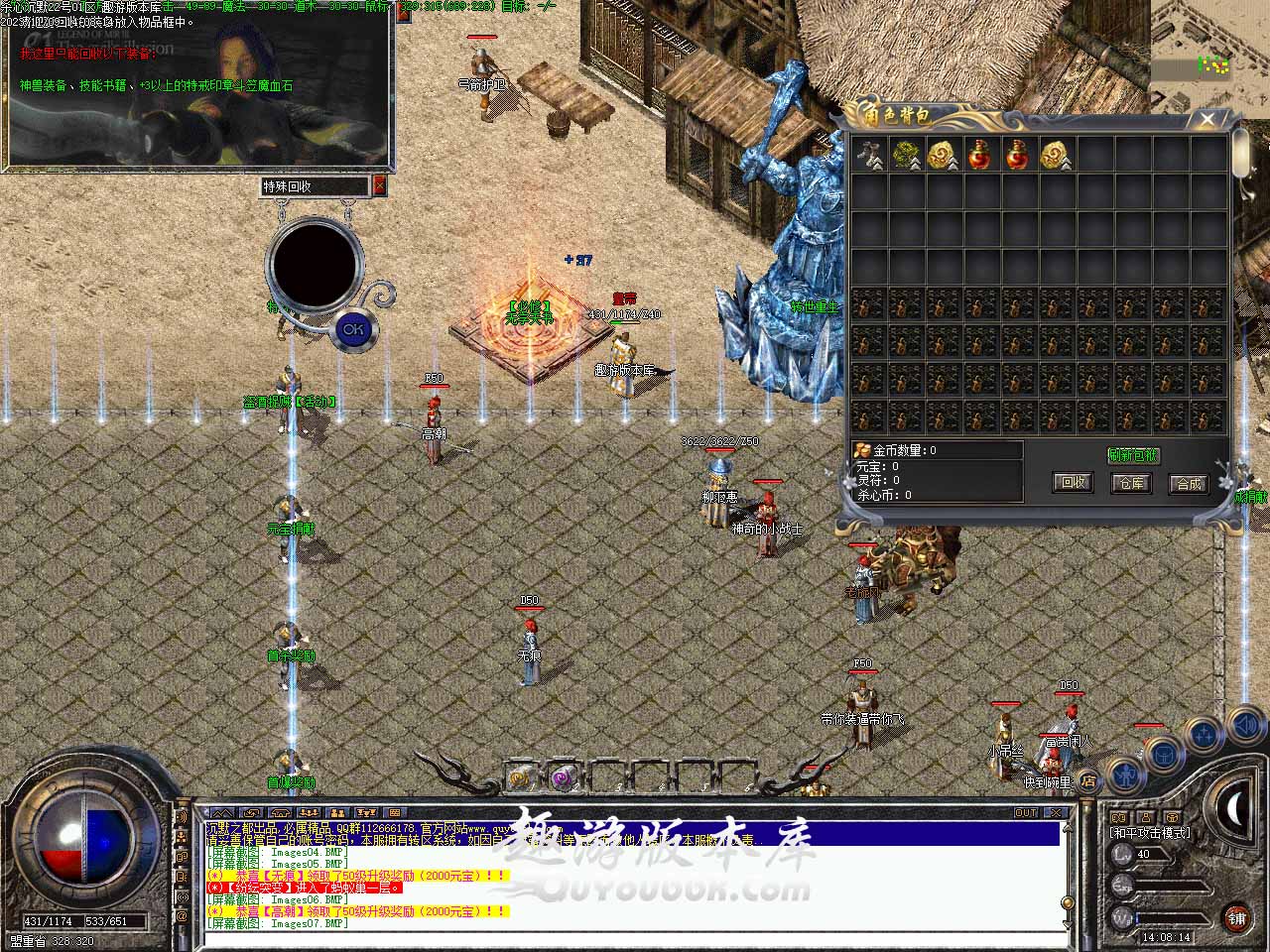Select the green coiled item in backpack

pos(906,154)
